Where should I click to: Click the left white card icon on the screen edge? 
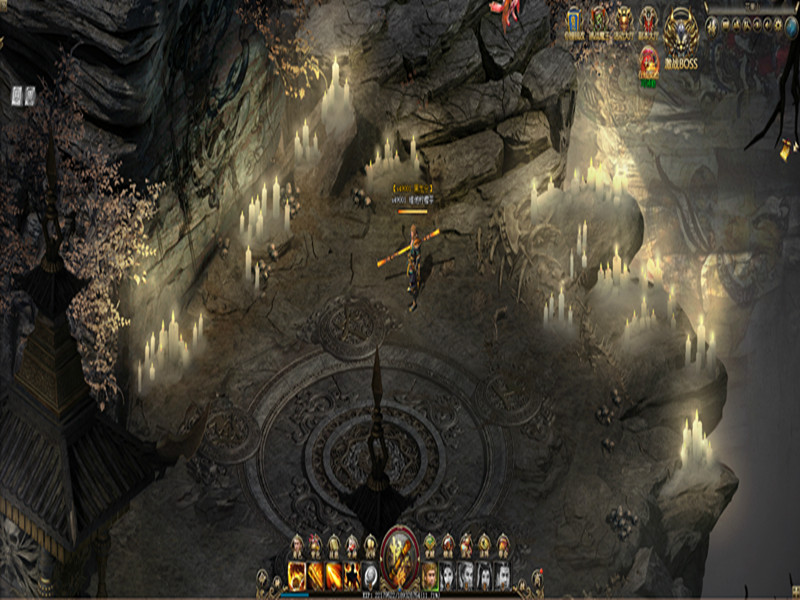[18, 95]
